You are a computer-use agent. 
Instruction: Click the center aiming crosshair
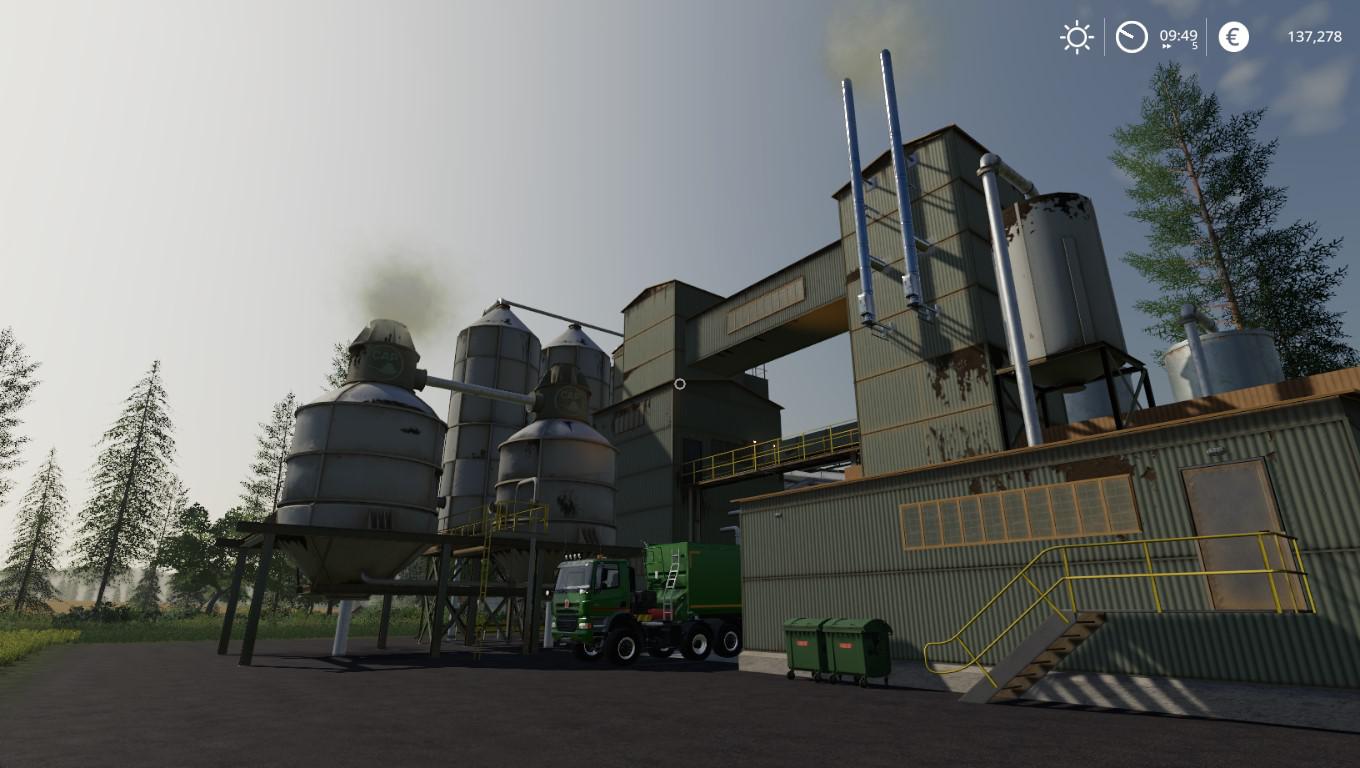coord(680,384)
